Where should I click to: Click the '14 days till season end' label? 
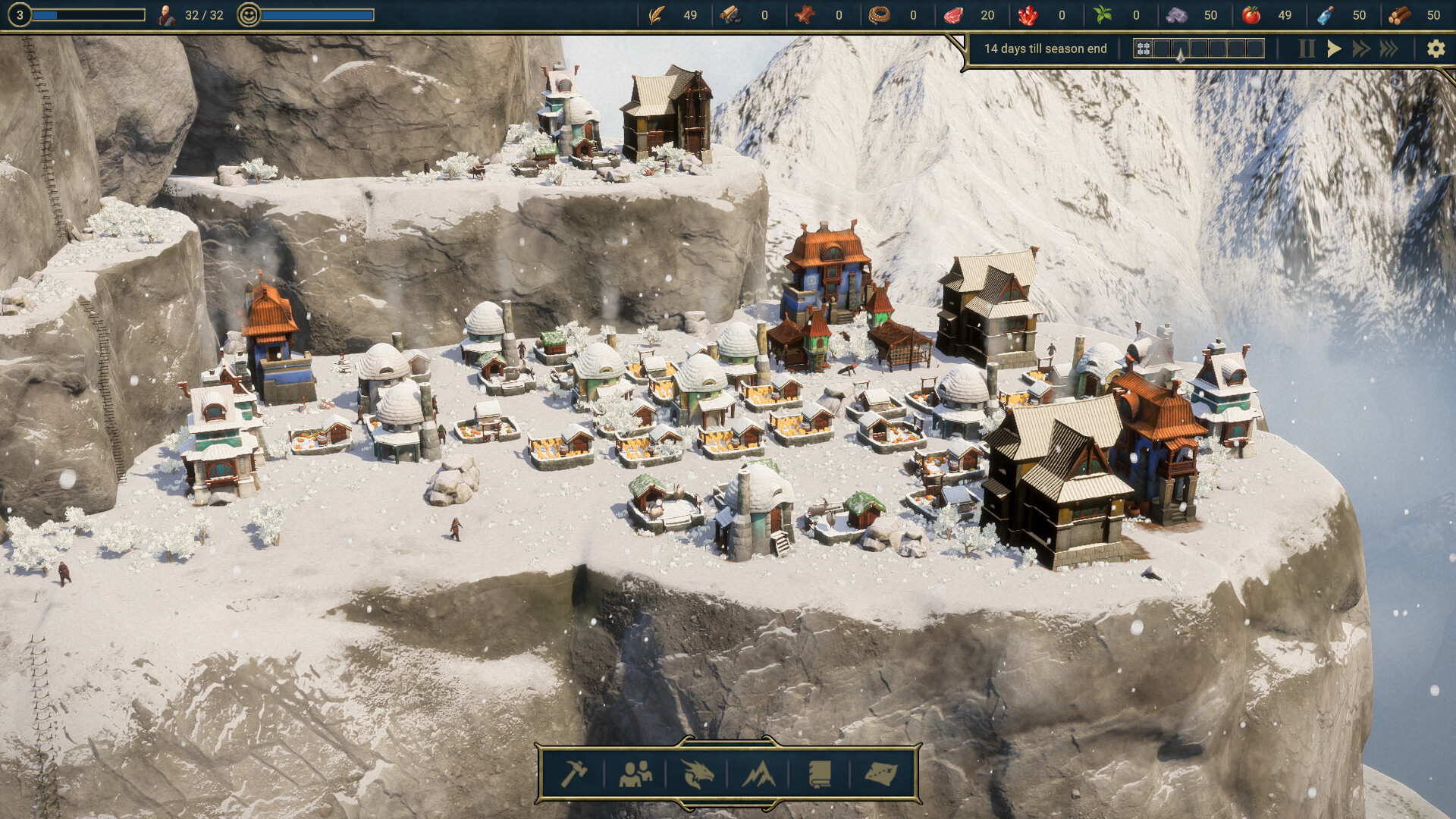[1045, 48]
